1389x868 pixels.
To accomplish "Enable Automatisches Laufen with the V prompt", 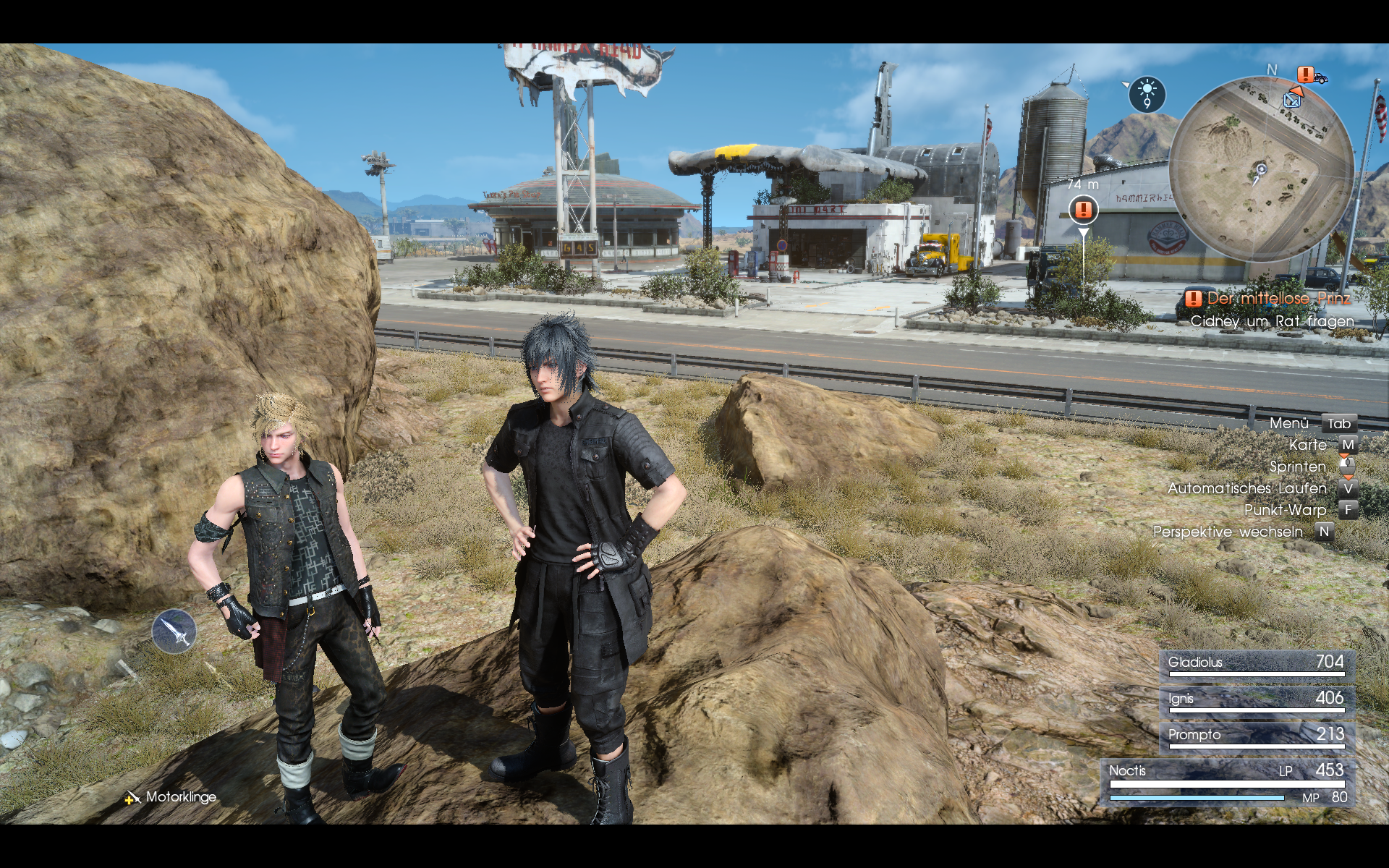I will pyautogui.click(x=1347, y=488).
